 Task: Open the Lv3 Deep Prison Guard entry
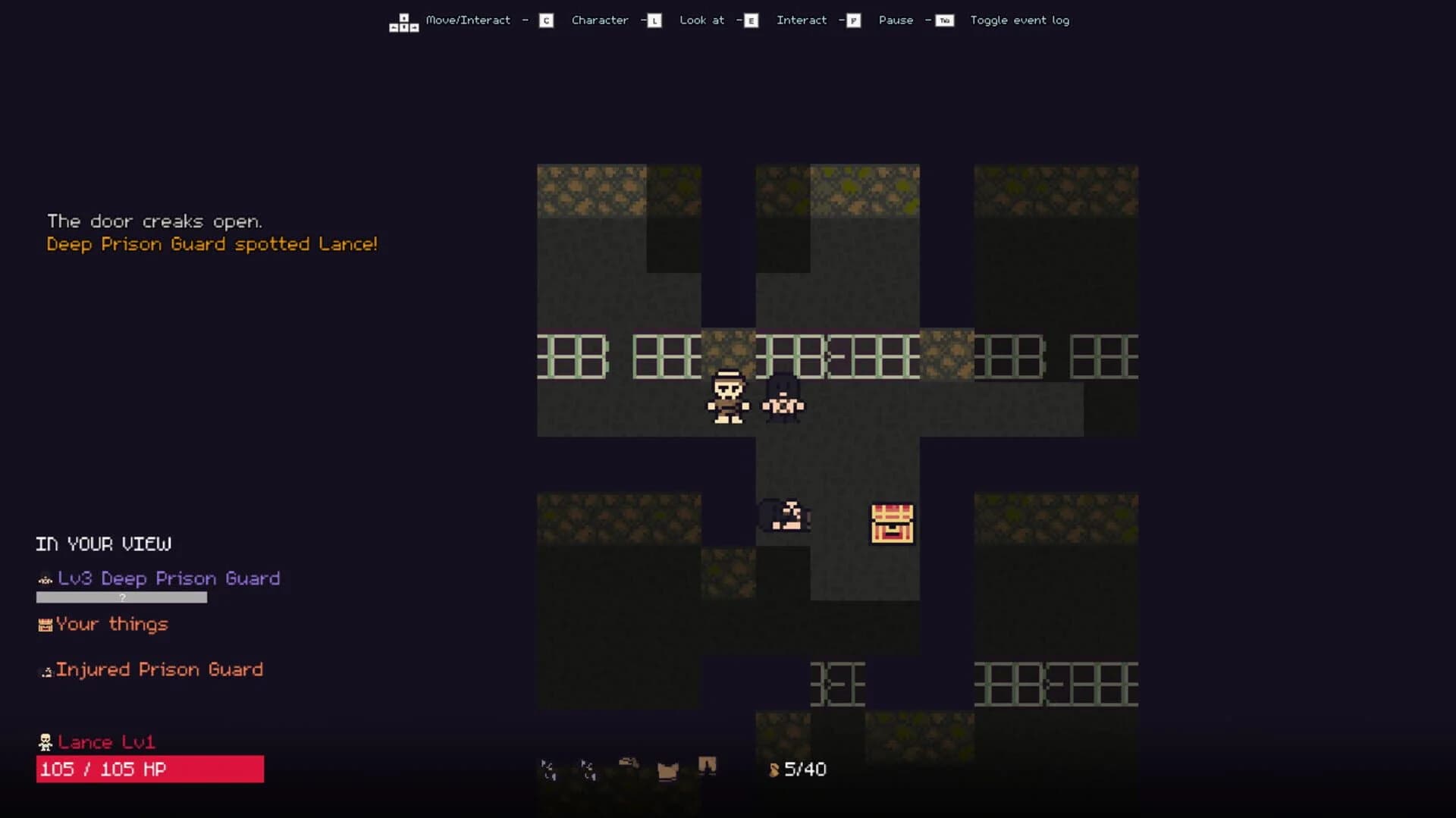tap(171, 578)
